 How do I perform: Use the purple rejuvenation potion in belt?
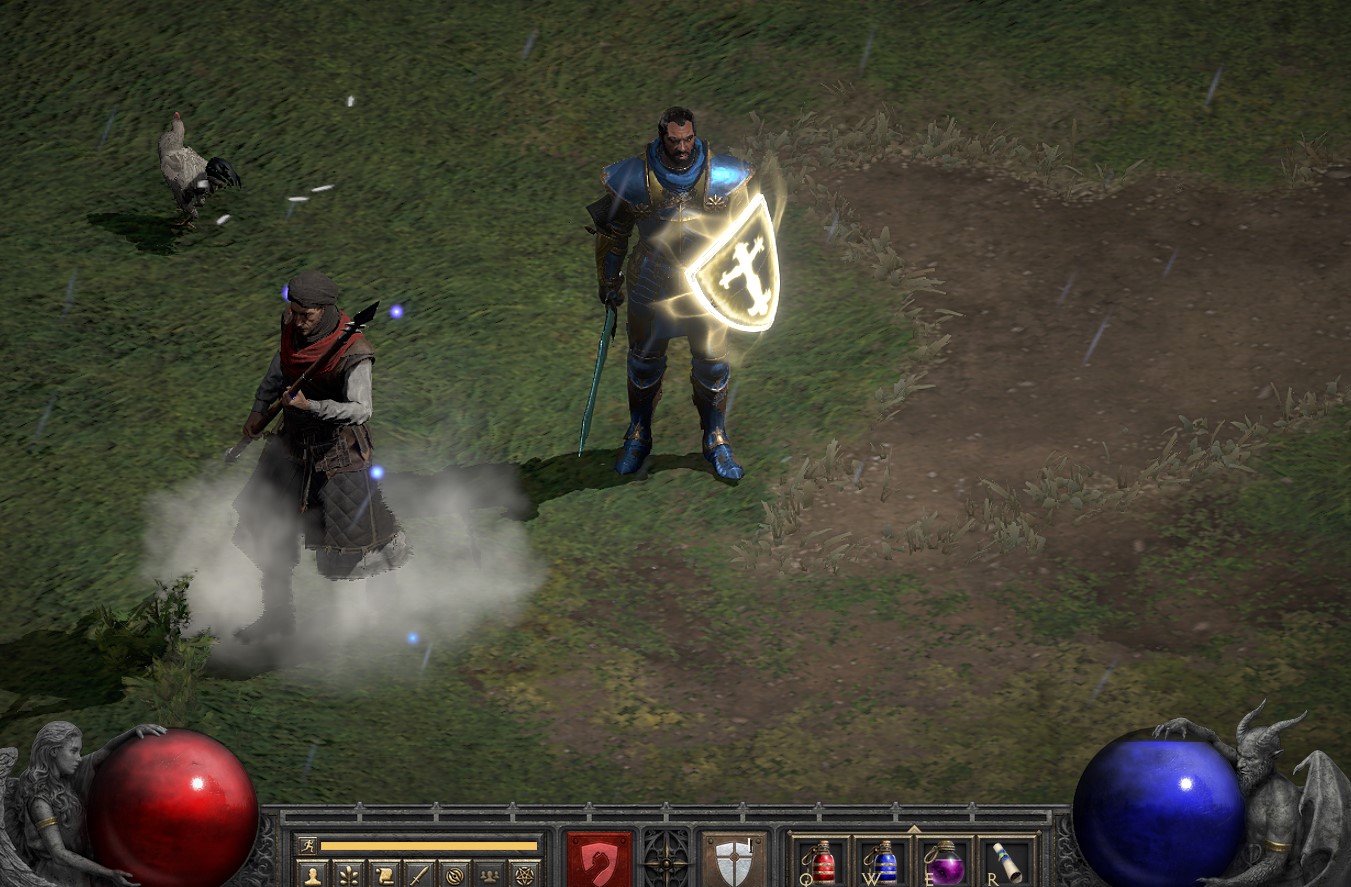[946, 862]
